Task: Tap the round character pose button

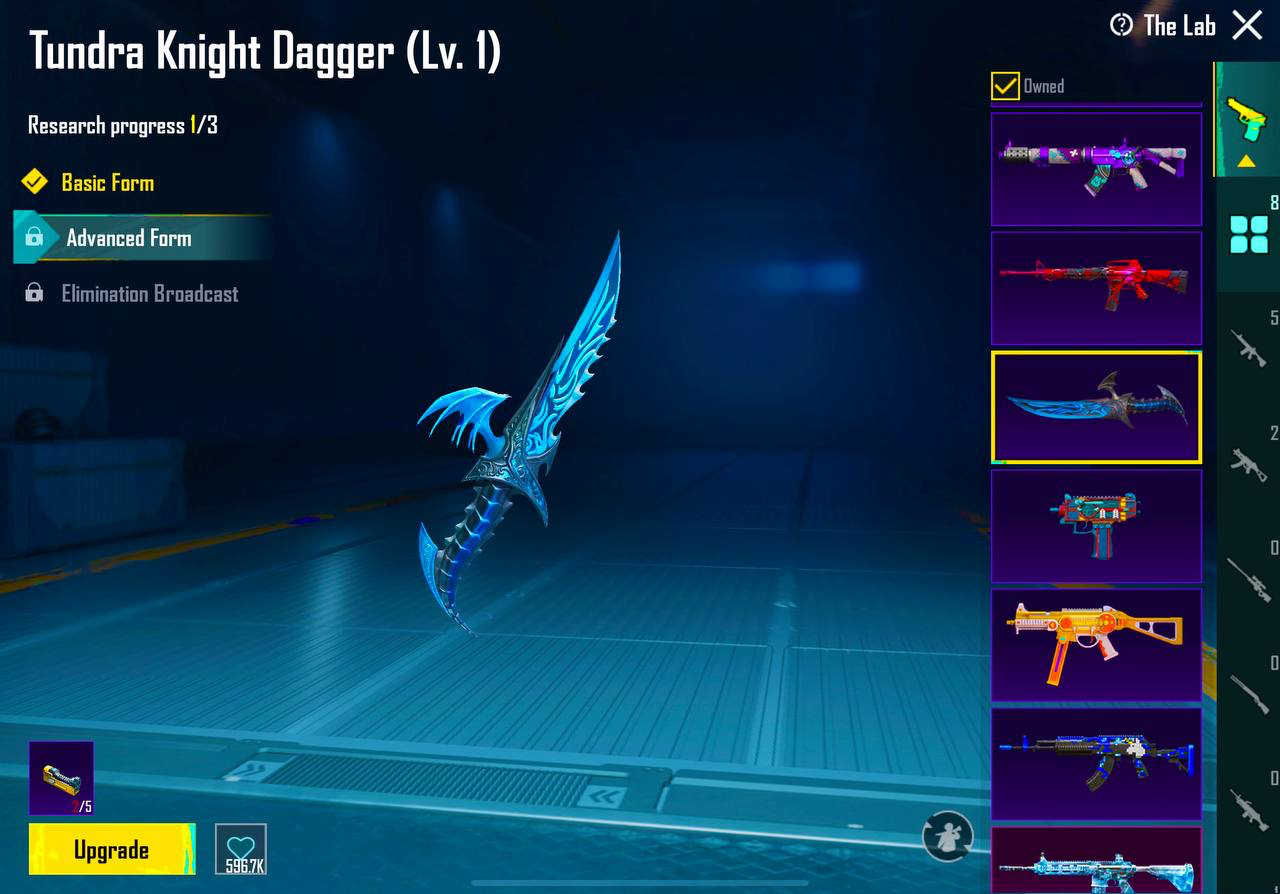Action: [x=947, y=836]
